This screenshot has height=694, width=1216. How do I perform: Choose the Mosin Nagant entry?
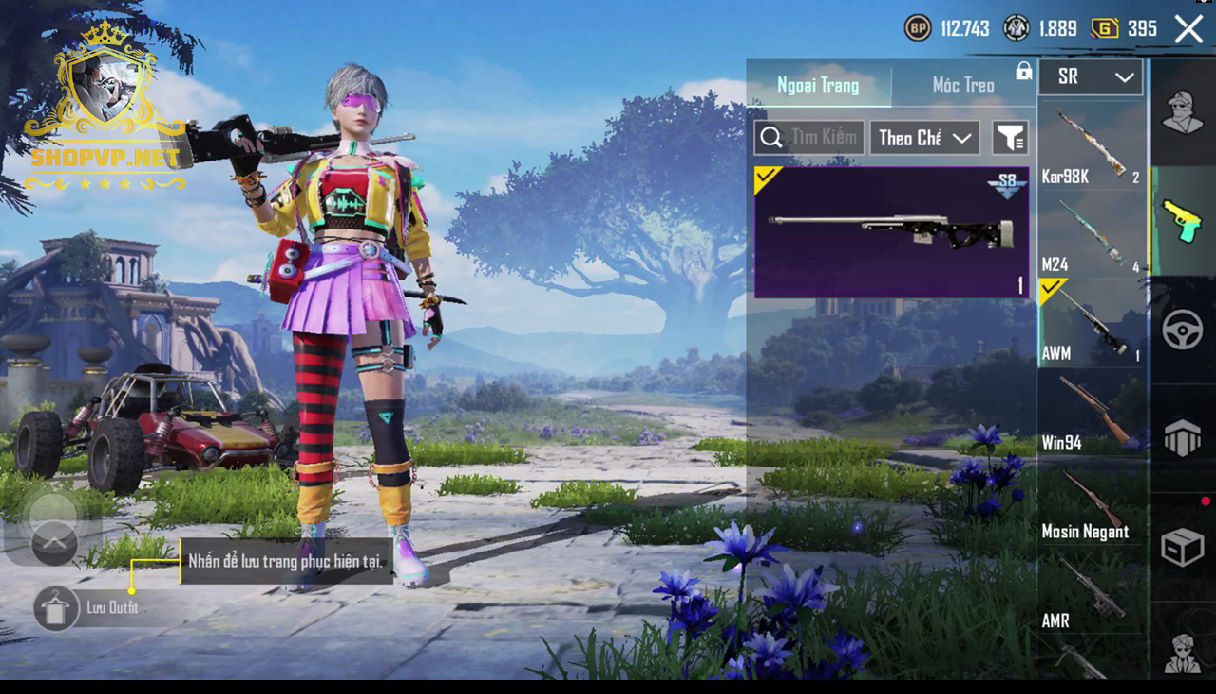(x=1091, y=500)
